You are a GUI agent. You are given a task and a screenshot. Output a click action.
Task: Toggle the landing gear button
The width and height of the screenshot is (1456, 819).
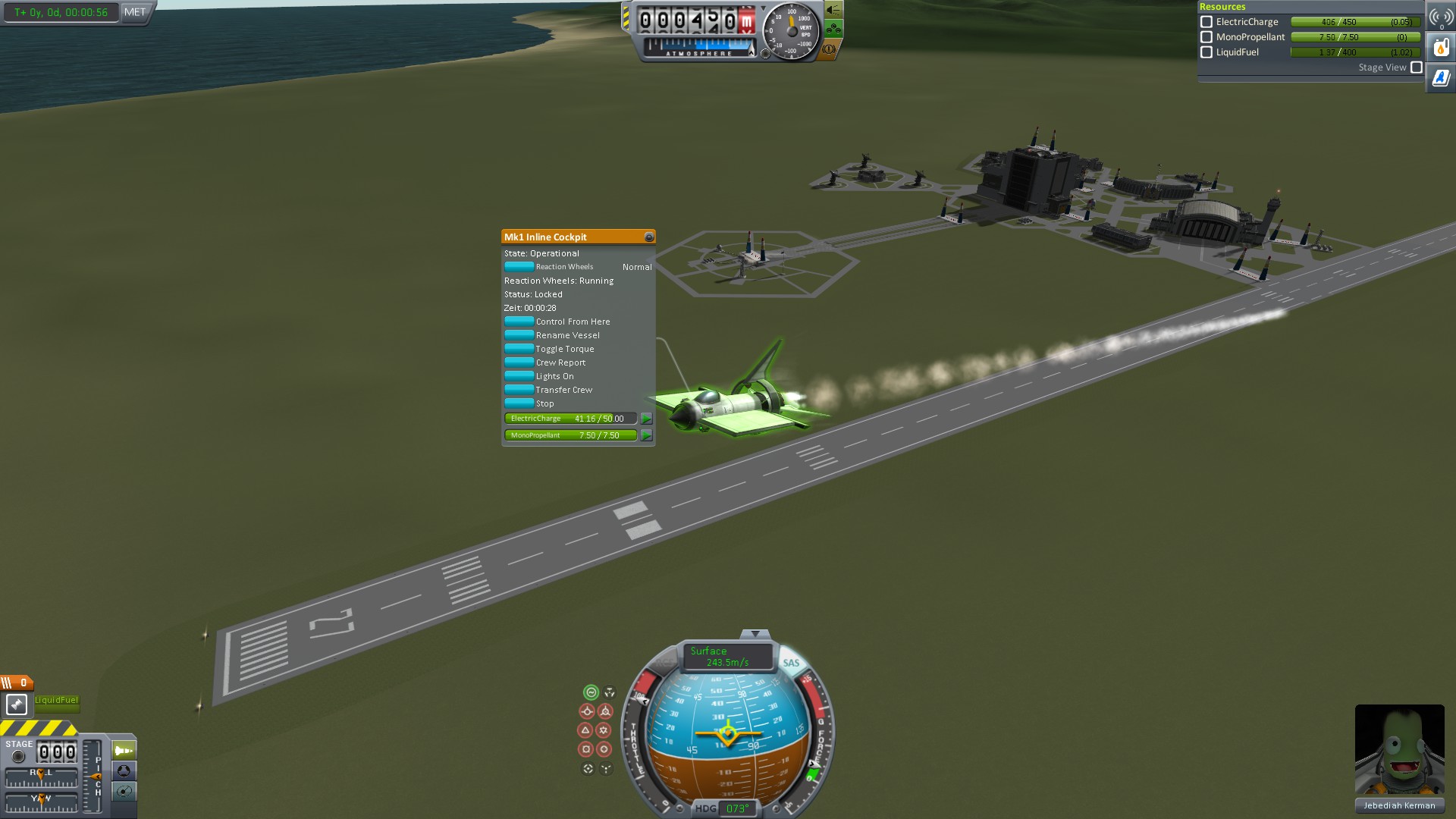(833, 30)
